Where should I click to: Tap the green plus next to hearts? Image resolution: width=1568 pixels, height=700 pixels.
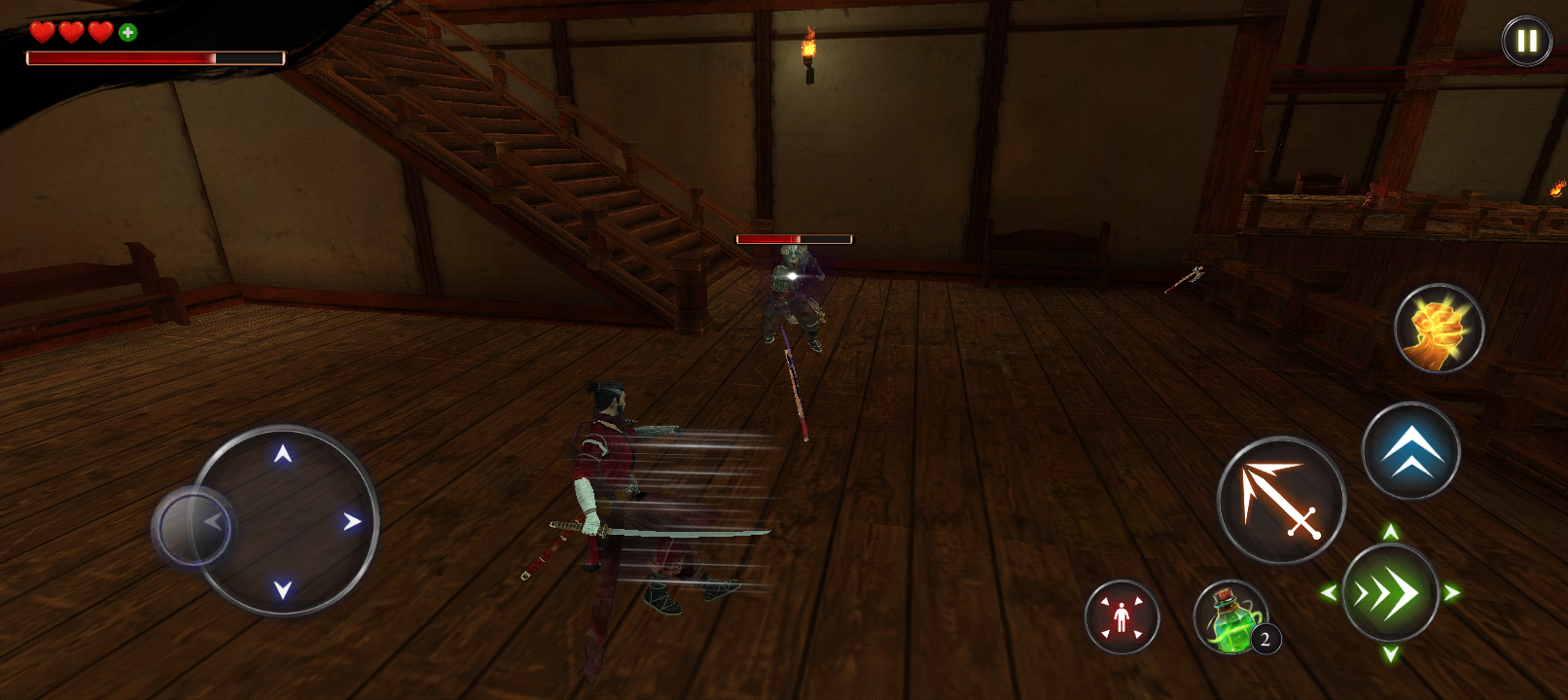pos(126,30)
